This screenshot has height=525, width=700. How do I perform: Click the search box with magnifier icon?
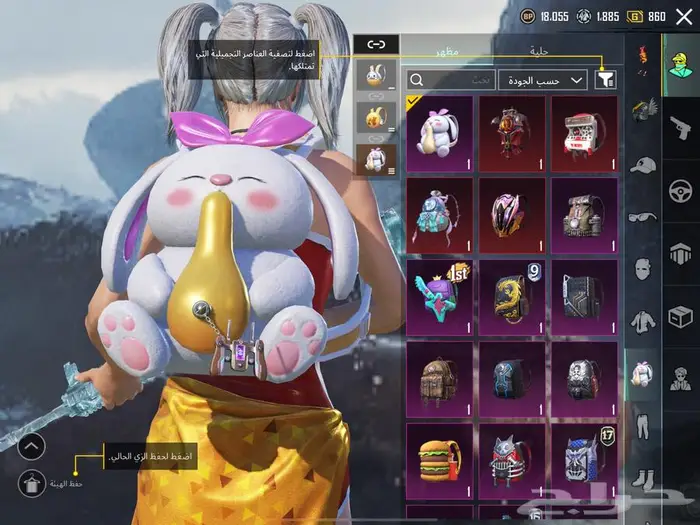click(451, 79)
